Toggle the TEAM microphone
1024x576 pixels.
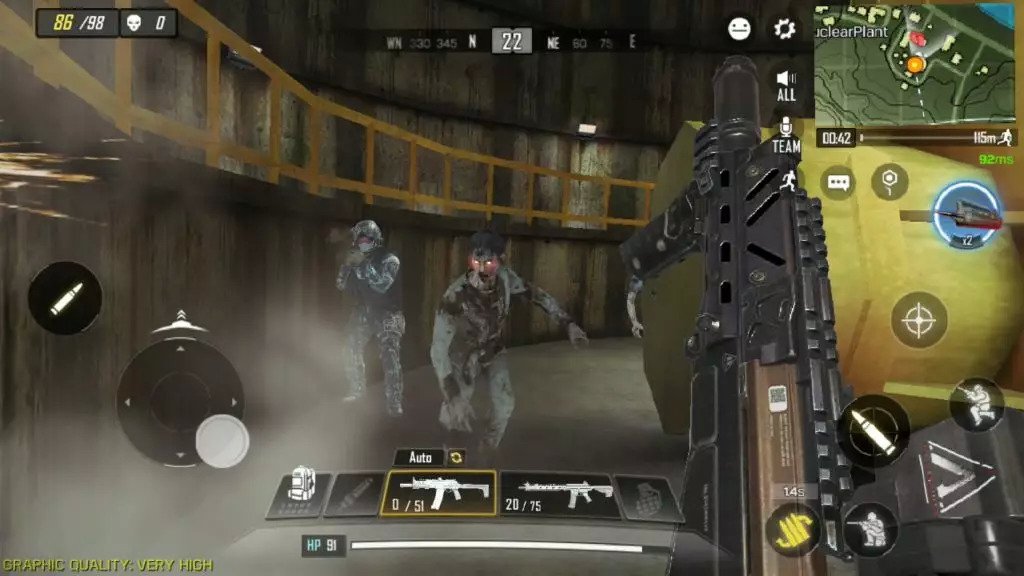pos(786,135)
